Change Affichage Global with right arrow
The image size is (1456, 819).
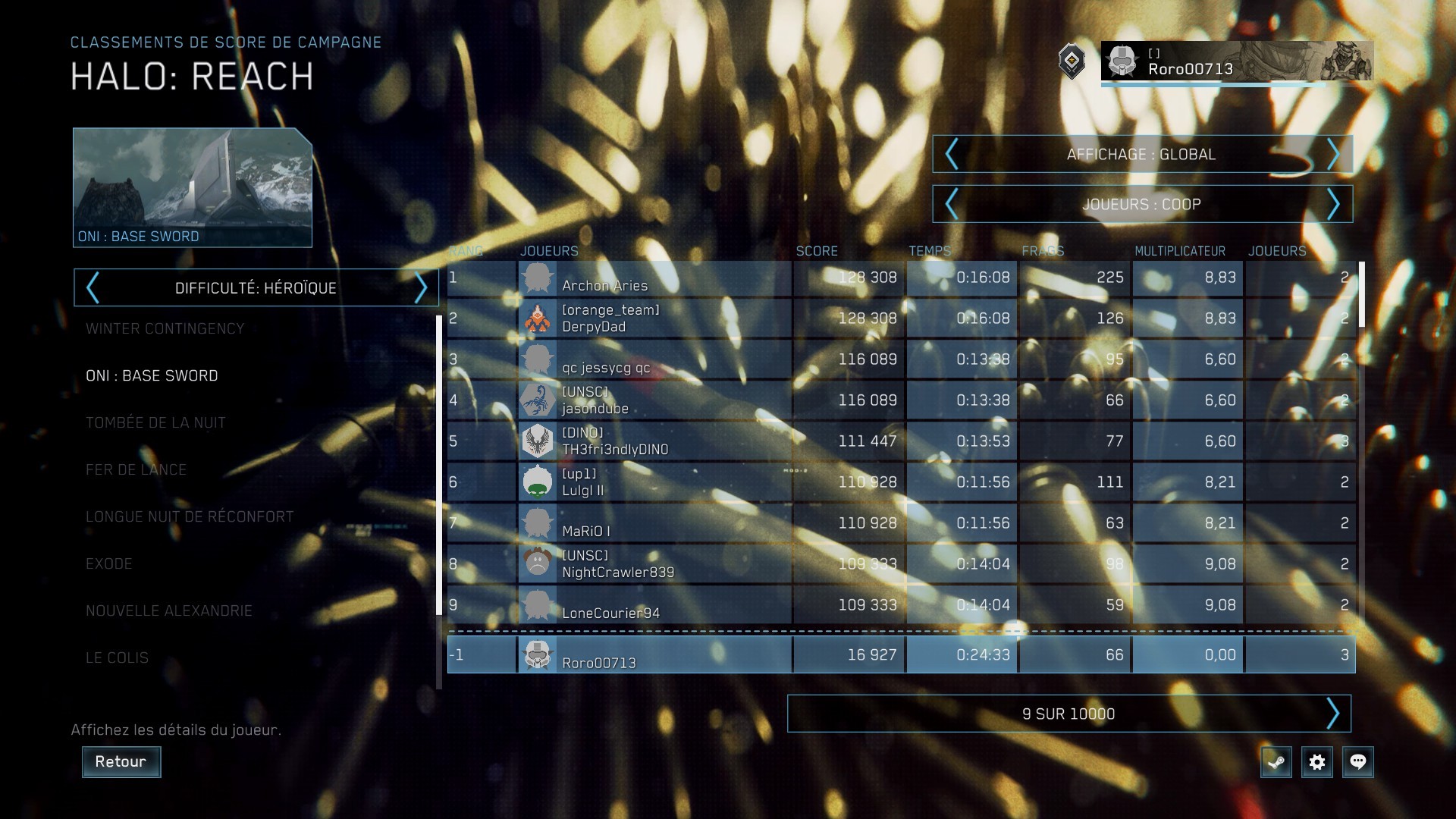tap(1333, 155)
